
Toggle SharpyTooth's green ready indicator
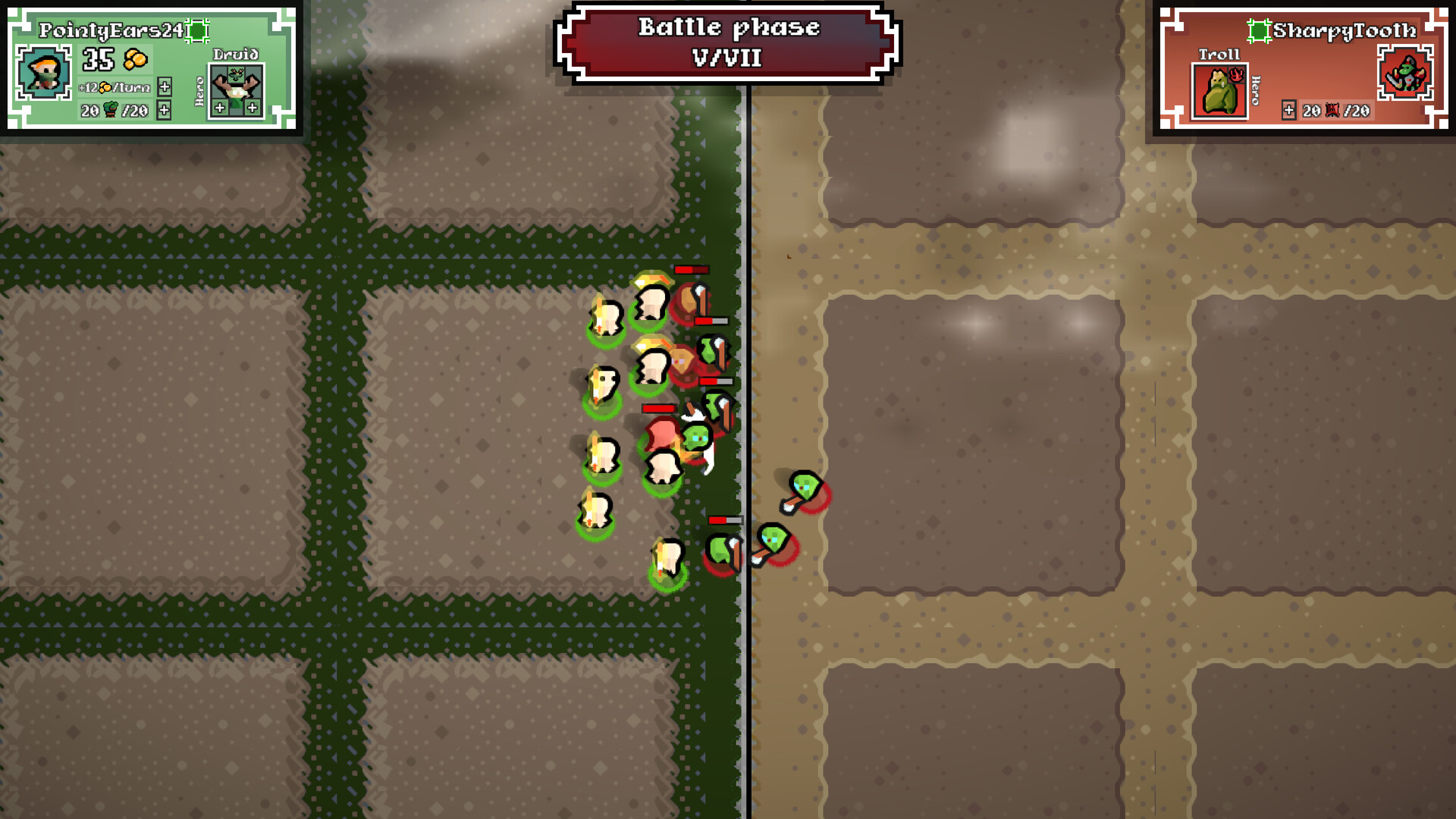point(1259,31)
